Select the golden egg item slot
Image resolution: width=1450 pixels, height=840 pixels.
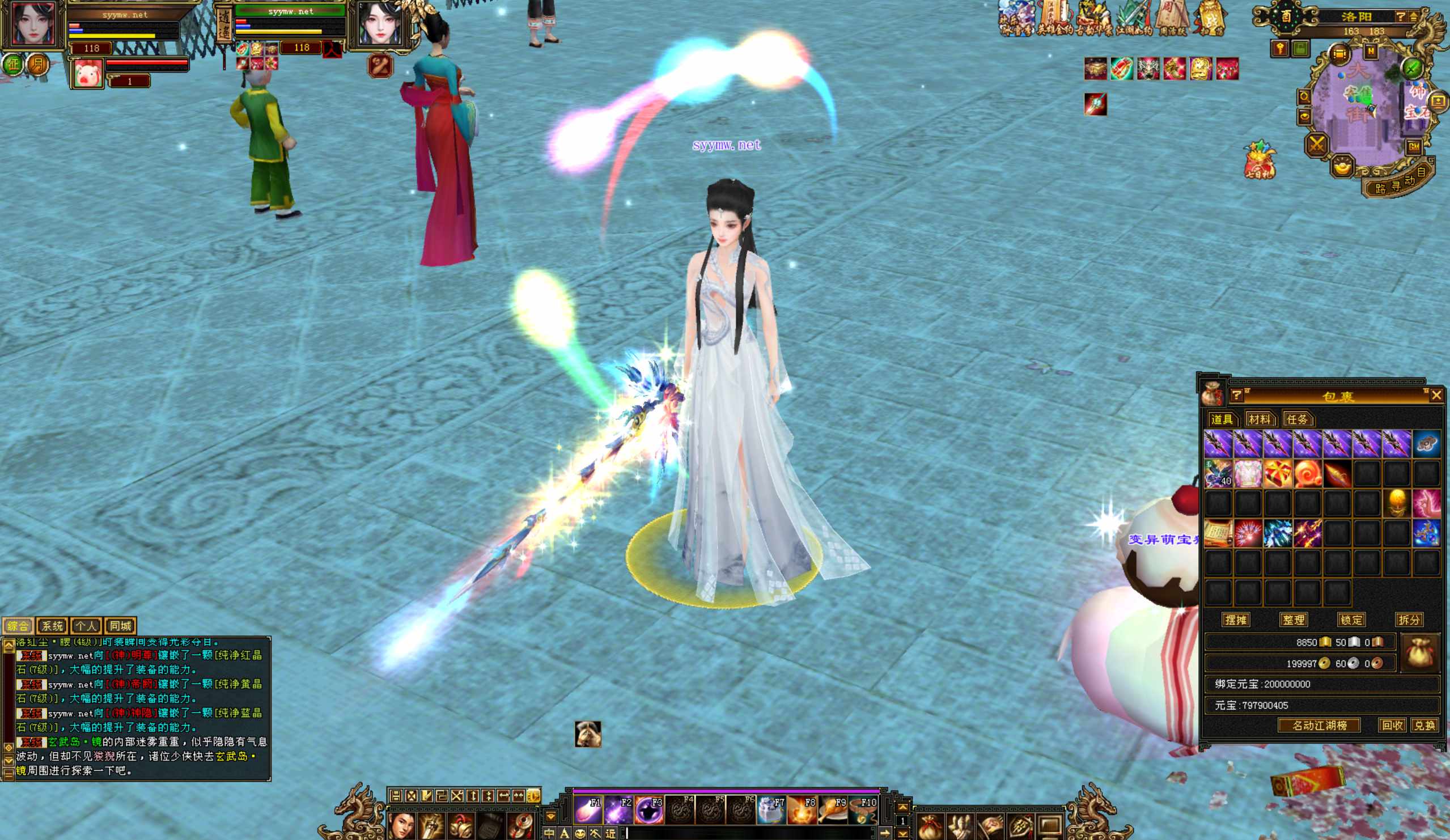coord(1397,503)
